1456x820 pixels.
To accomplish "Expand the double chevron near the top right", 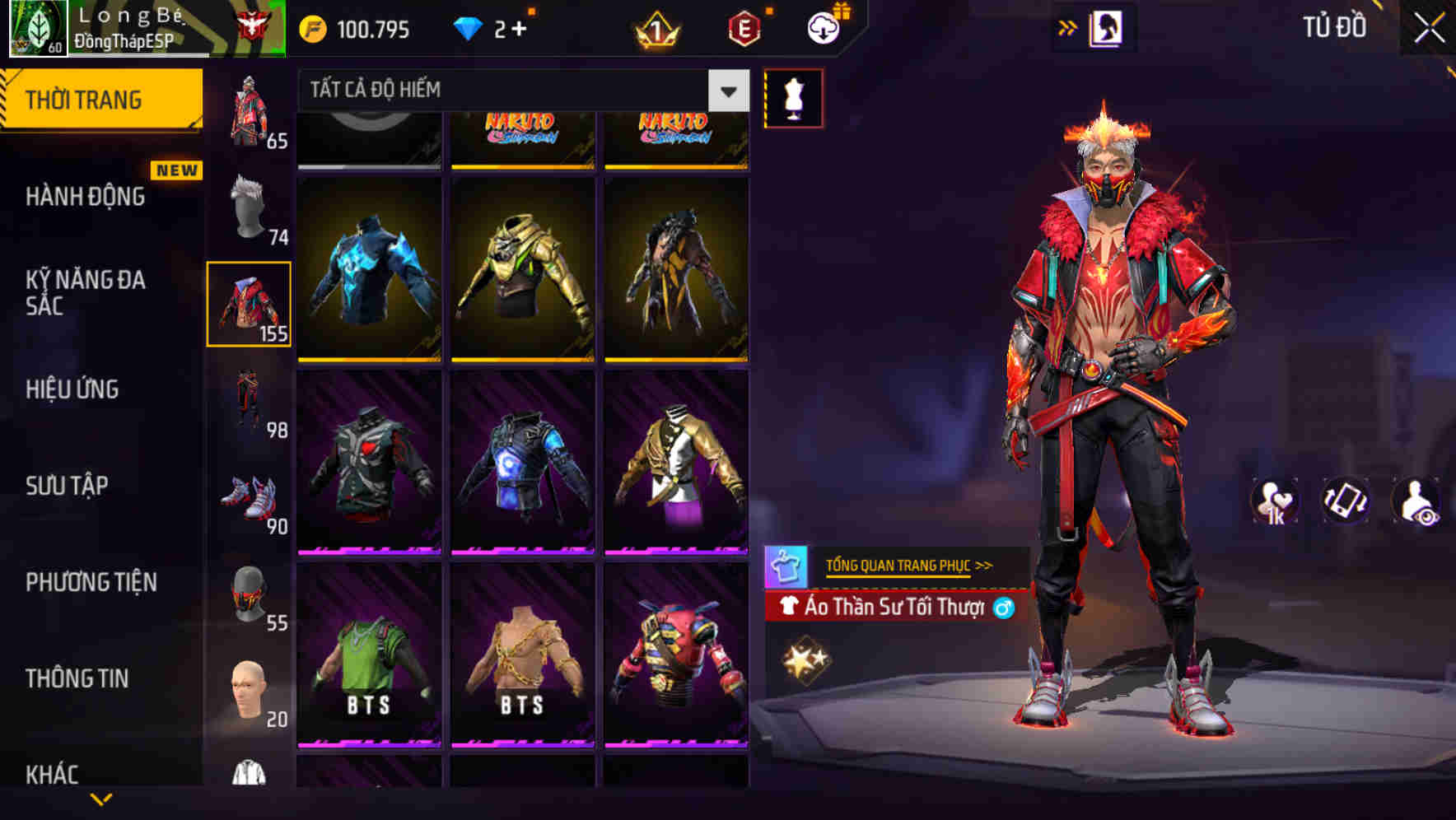I will point(1066,26).
